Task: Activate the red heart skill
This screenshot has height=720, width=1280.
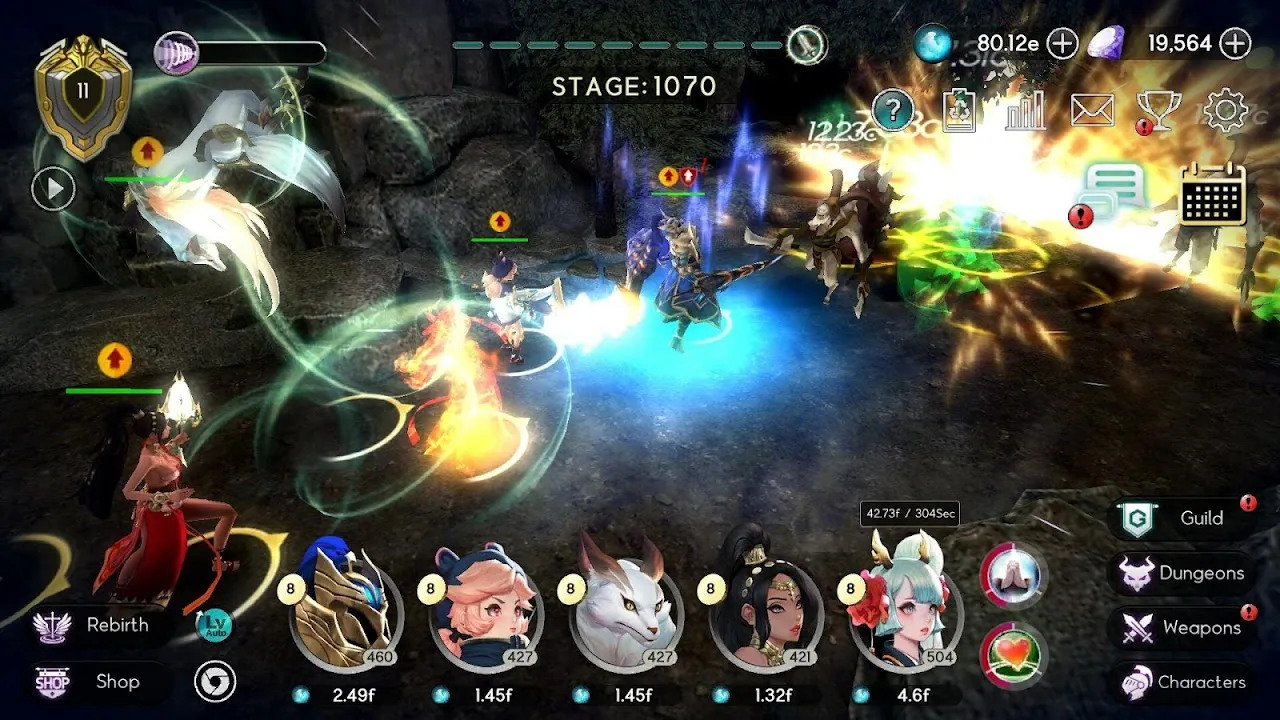Action: pyautogui.click(x=1013, y=656)
